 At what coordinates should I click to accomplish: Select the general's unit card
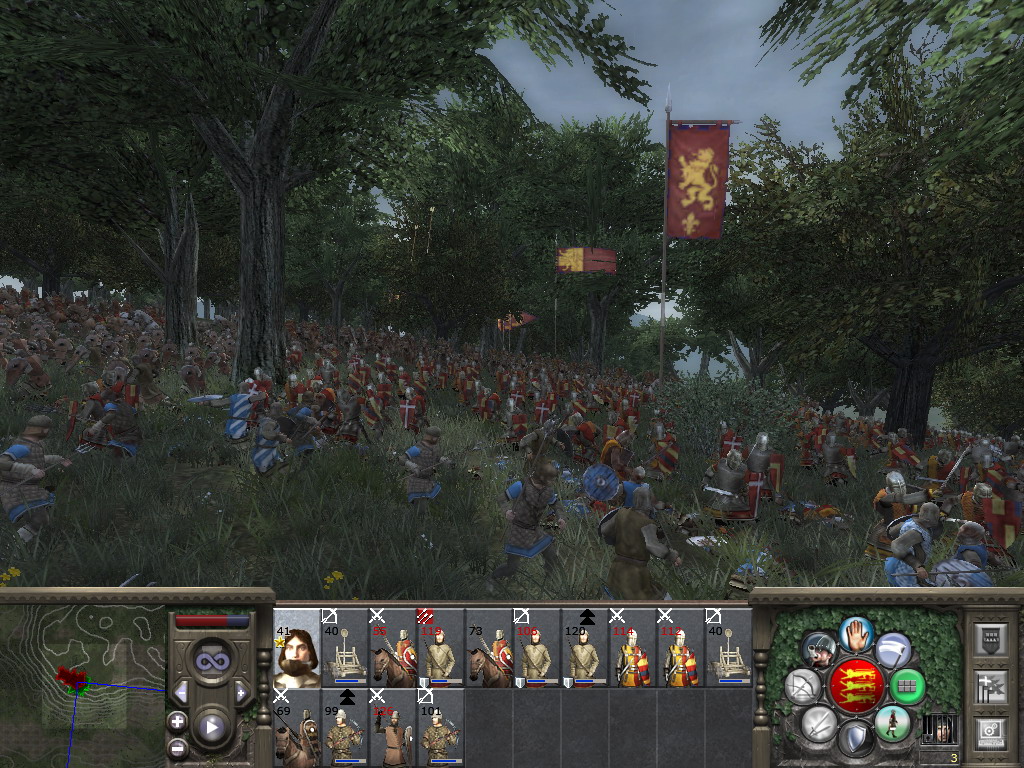(x=297, y=648)
